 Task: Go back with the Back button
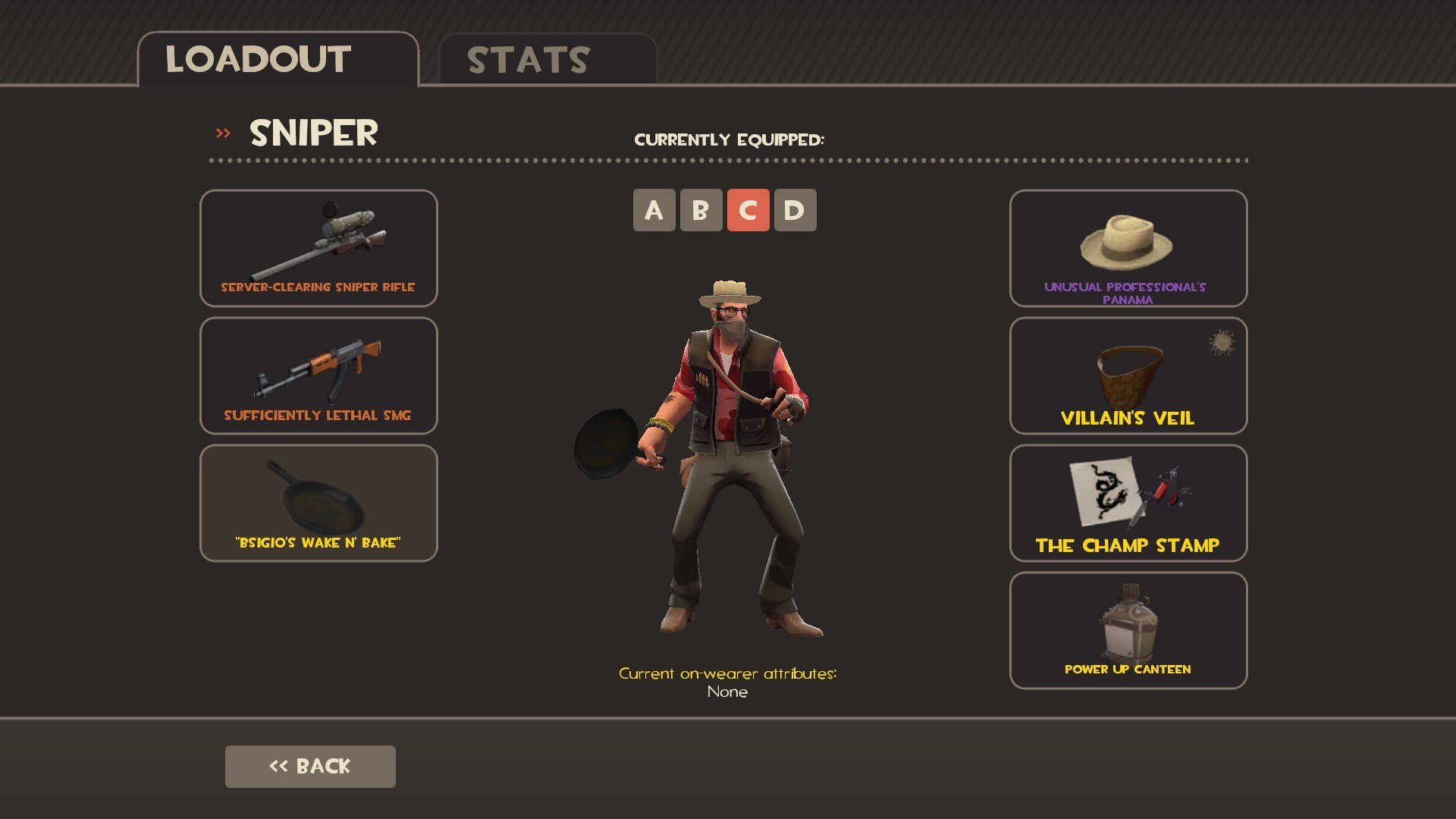[310, 766]
